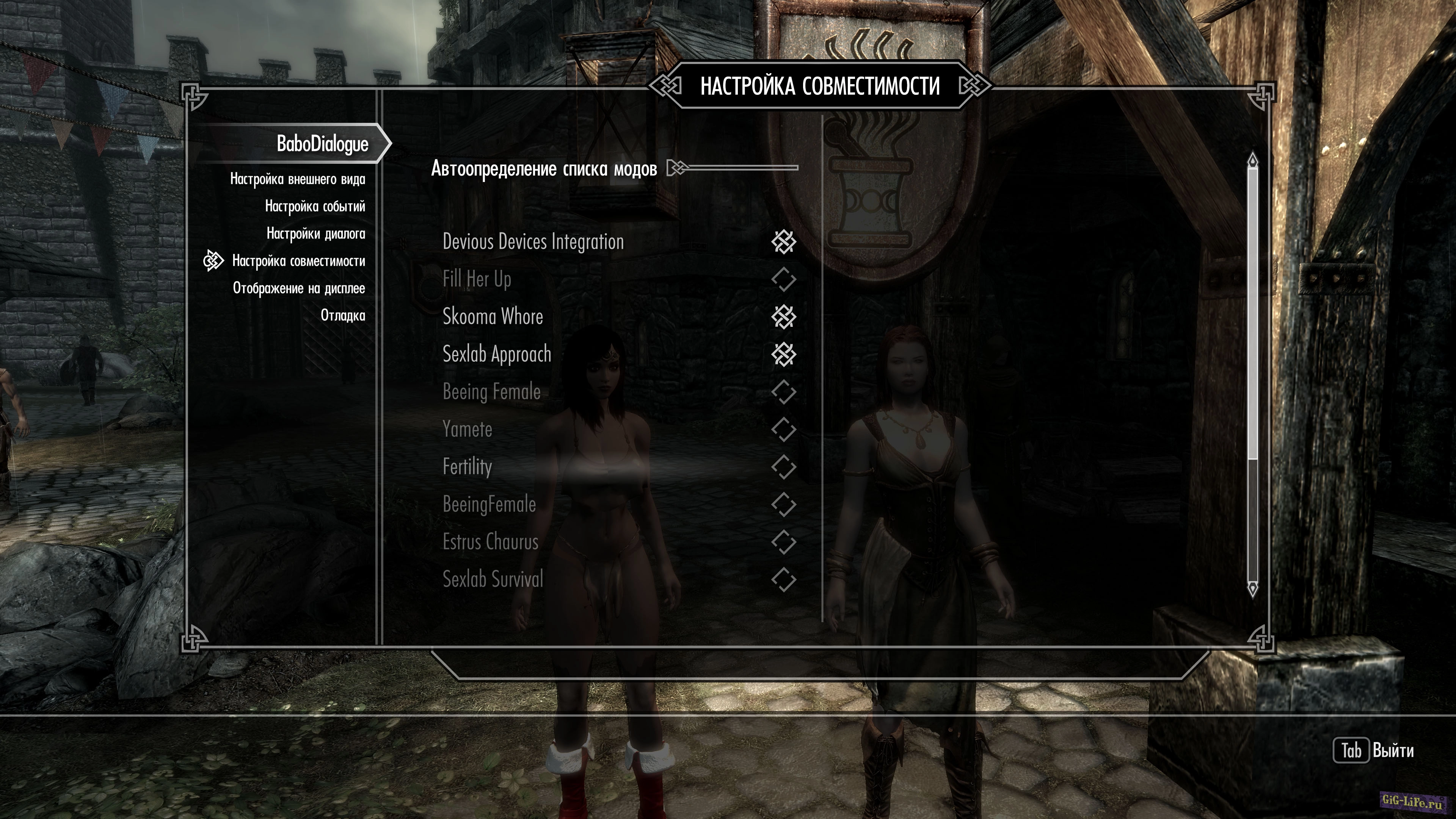This screenshot has width=1456, height=819.
Task: Enable the Yamete compatibility option
Action: point(783,430)
